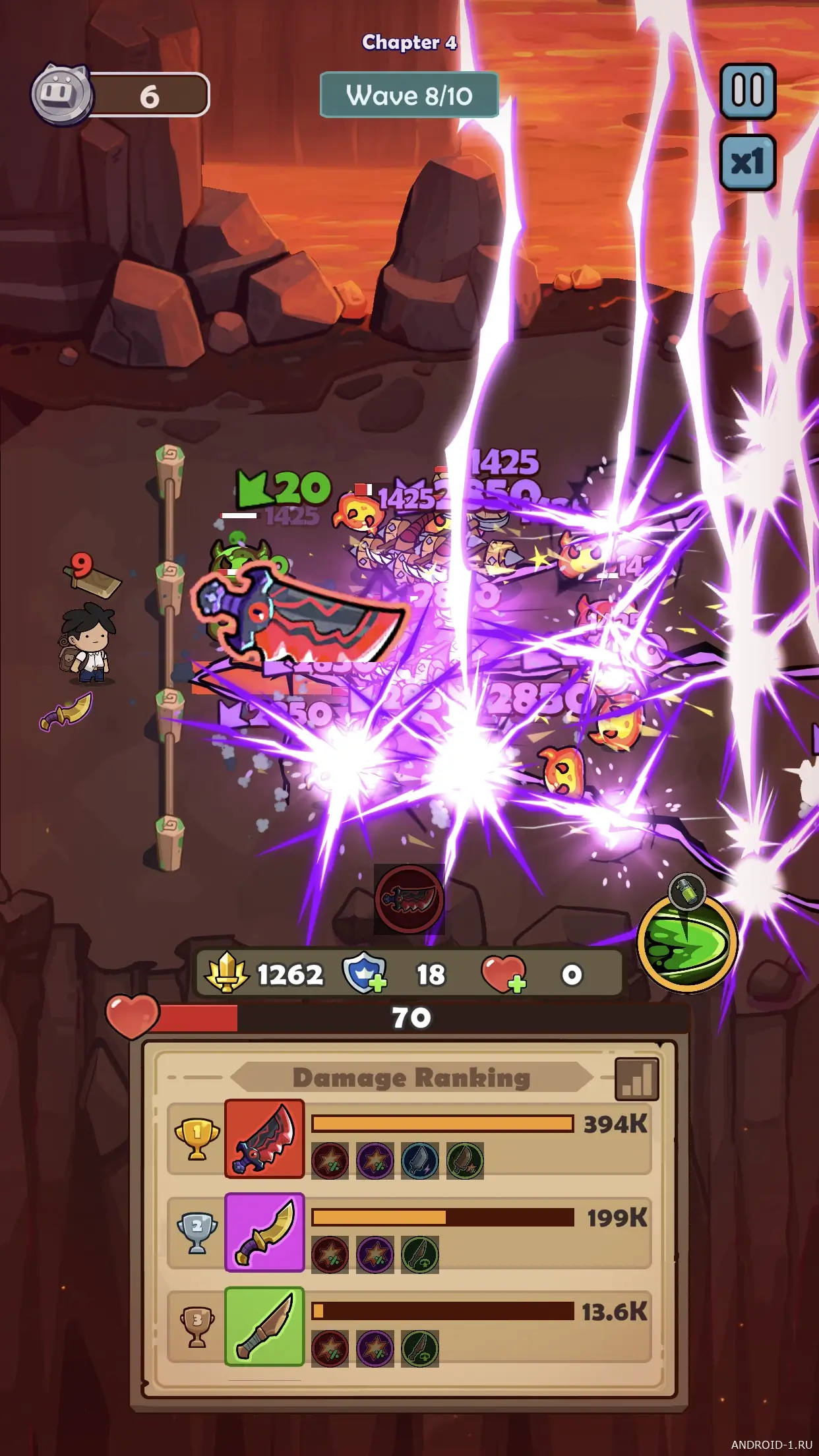The width and height of the screenshot is (819, 1456).
Task: Tap the golden crown attack stat icon
Action: (x=226, y=973)
